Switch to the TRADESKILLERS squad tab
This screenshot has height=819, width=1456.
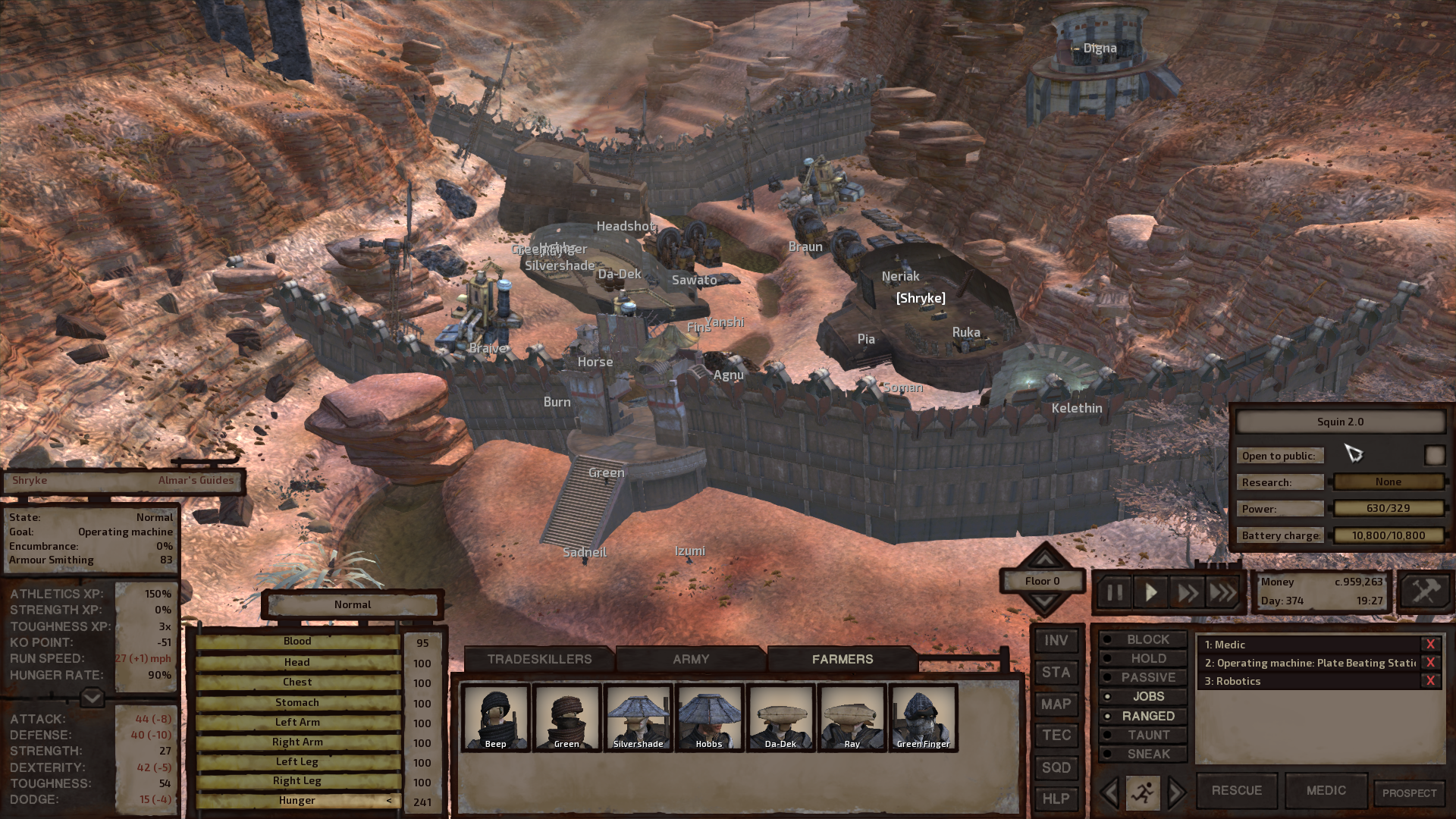(539, 659)
